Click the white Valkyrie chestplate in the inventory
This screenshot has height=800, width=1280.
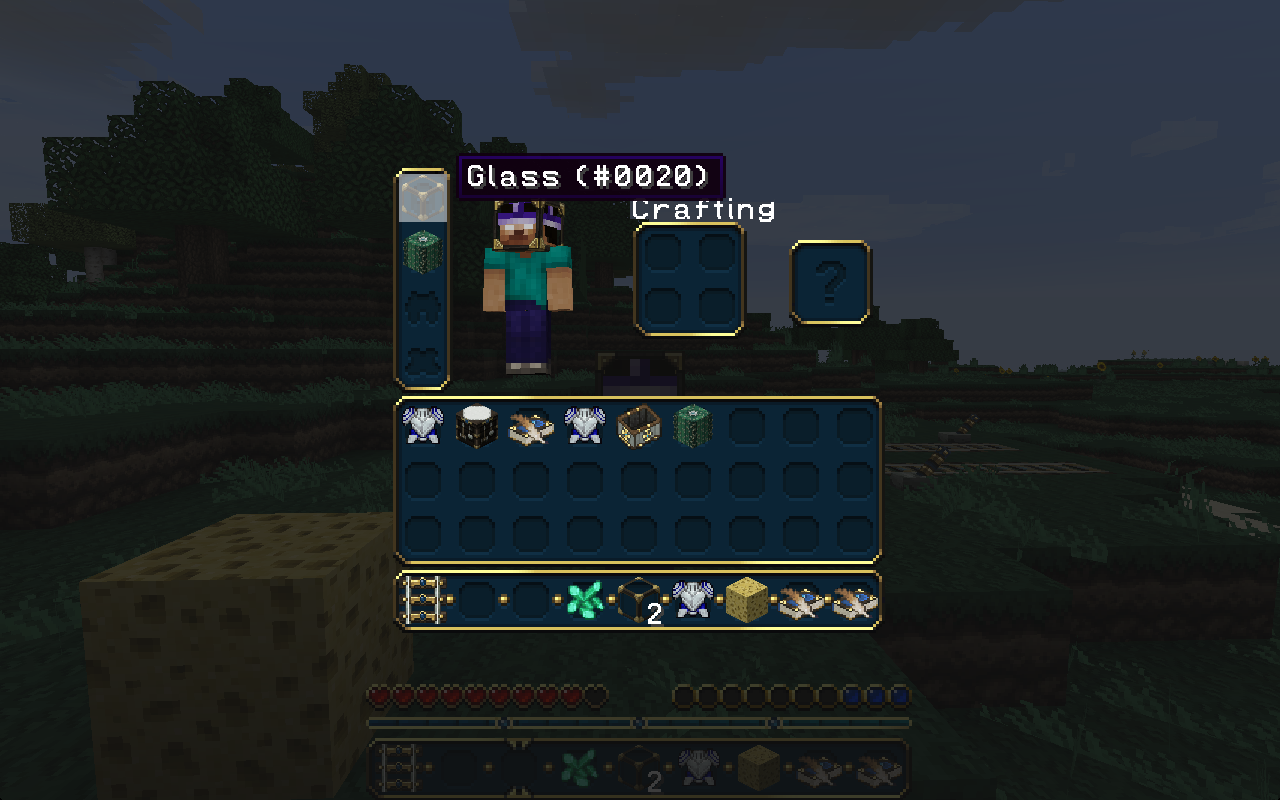(x=424, y=425)
